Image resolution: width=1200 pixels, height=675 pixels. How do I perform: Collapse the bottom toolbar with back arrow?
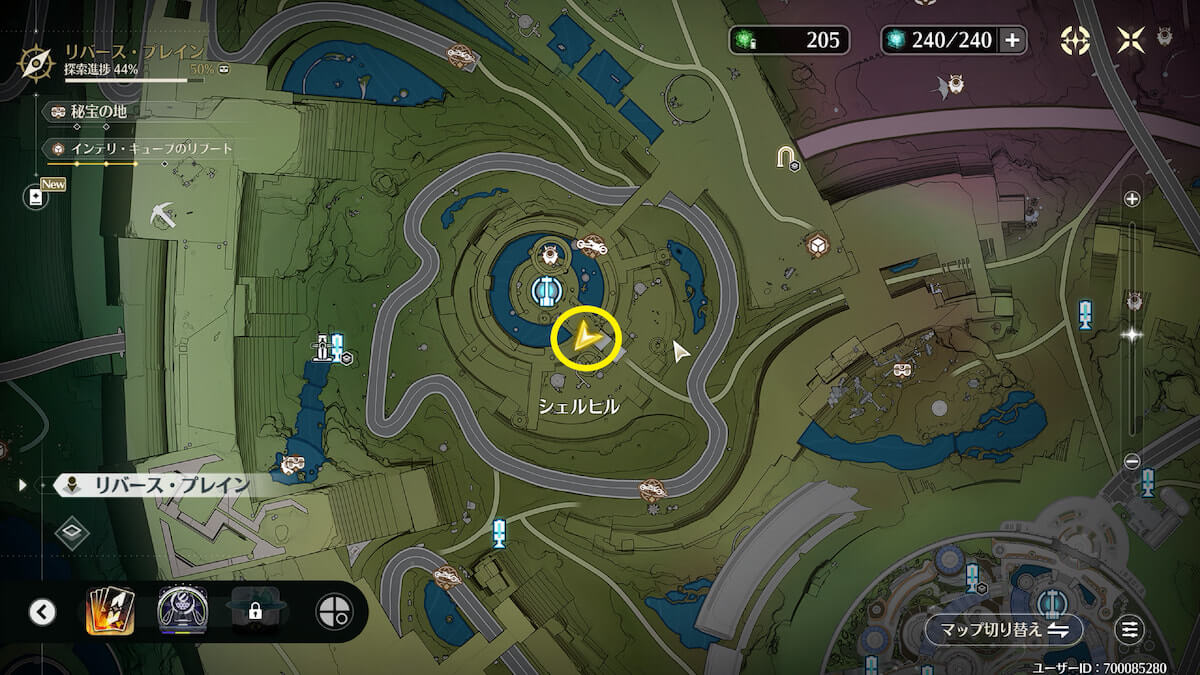[42, 611]
